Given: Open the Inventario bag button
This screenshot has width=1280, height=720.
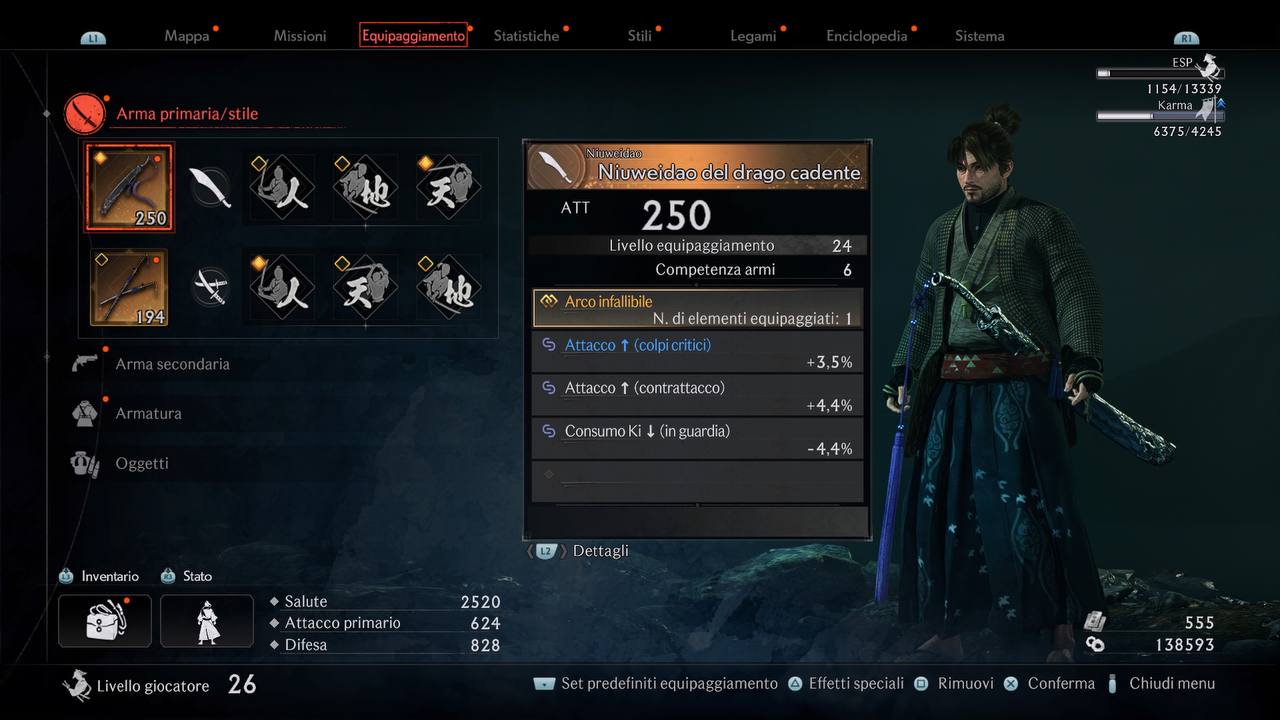Looking at the screenshot, I should click(x=105, y=620).
